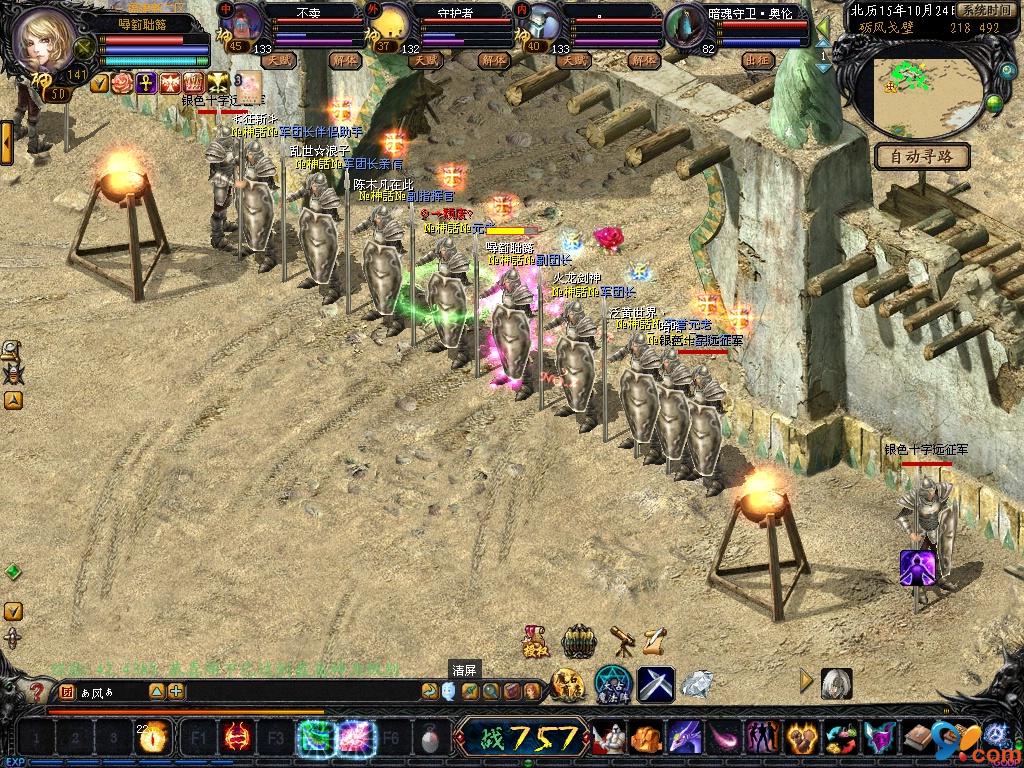Click the 自动寻路 auto-pathfinding button
The image size is (1024, 768).
click(922, 157)
